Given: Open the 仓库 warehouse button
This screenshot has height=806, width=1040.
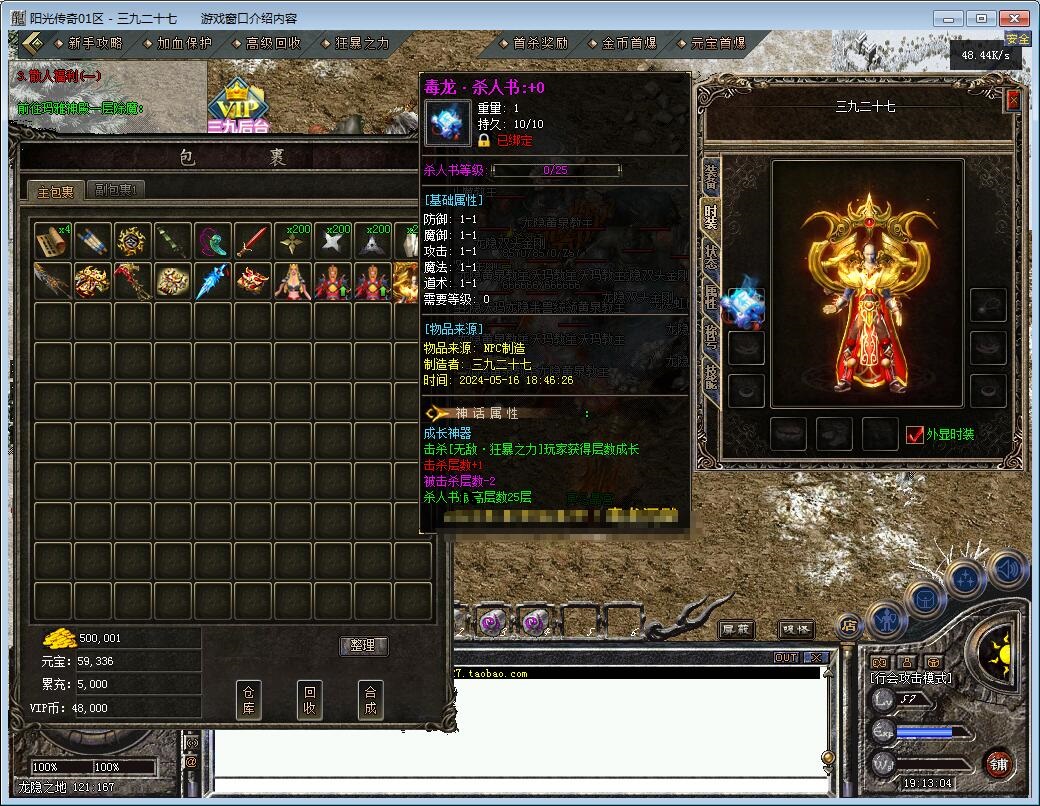Looking at the screenshot, I should (249, 699).
